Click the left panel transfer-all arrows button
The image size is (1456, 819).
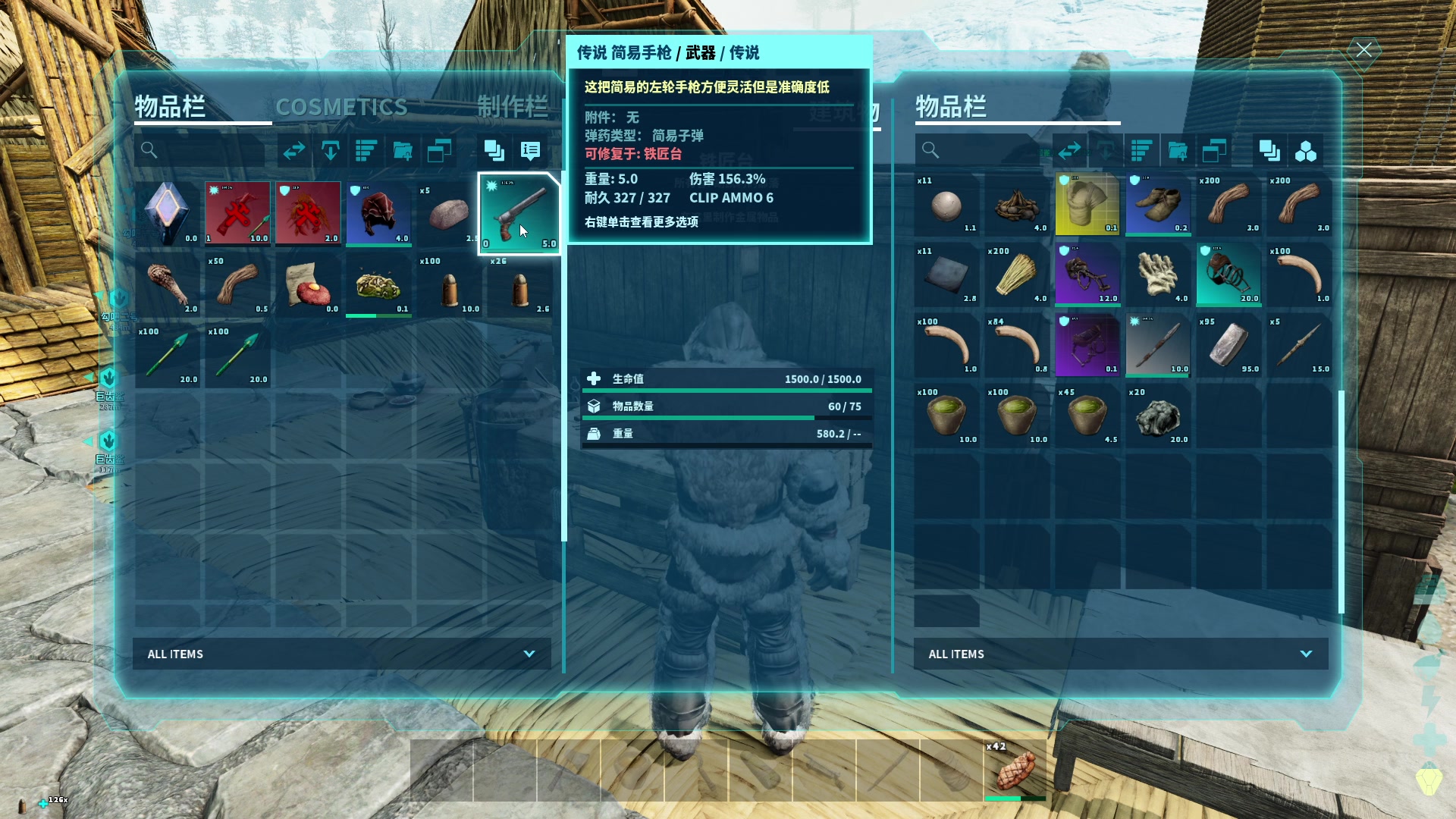click(294, 151)
